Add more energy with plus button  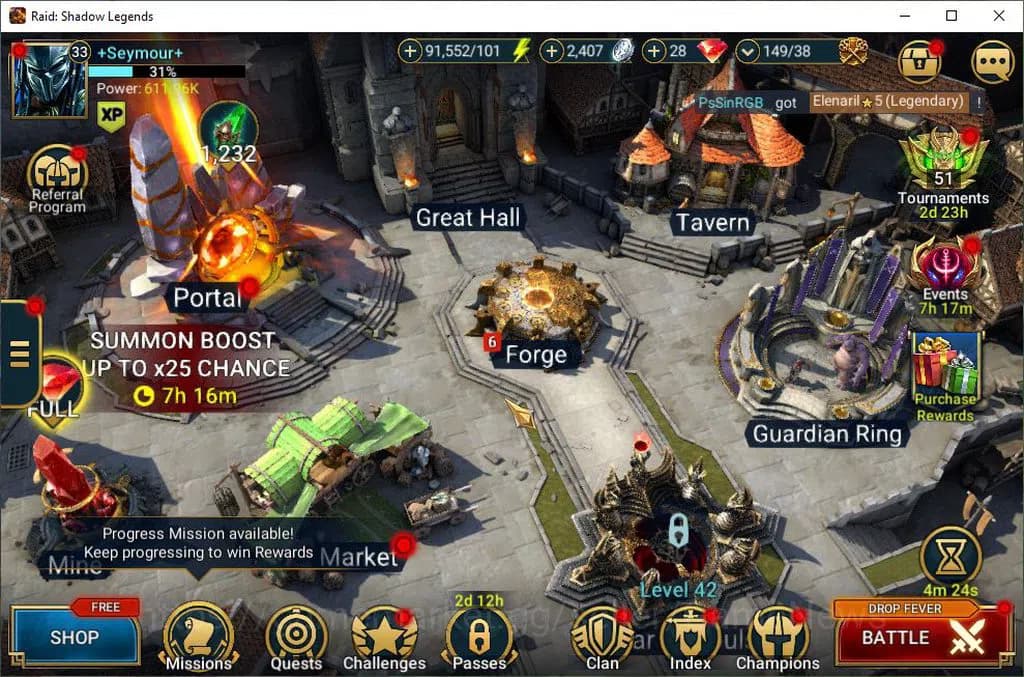[x=411, y=51]
